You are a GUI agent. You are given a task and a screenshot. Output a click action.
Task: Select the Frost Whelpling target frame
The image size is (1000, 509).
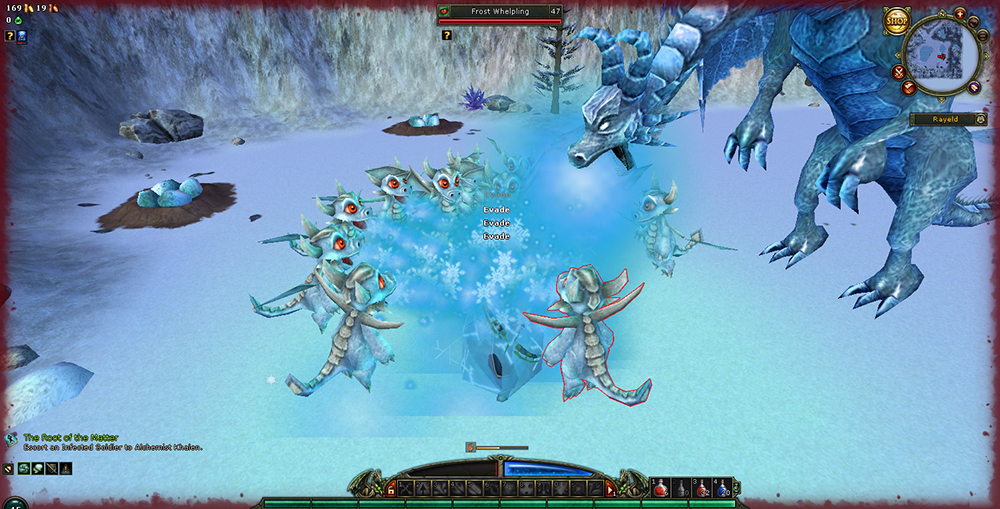click(502, 12)
